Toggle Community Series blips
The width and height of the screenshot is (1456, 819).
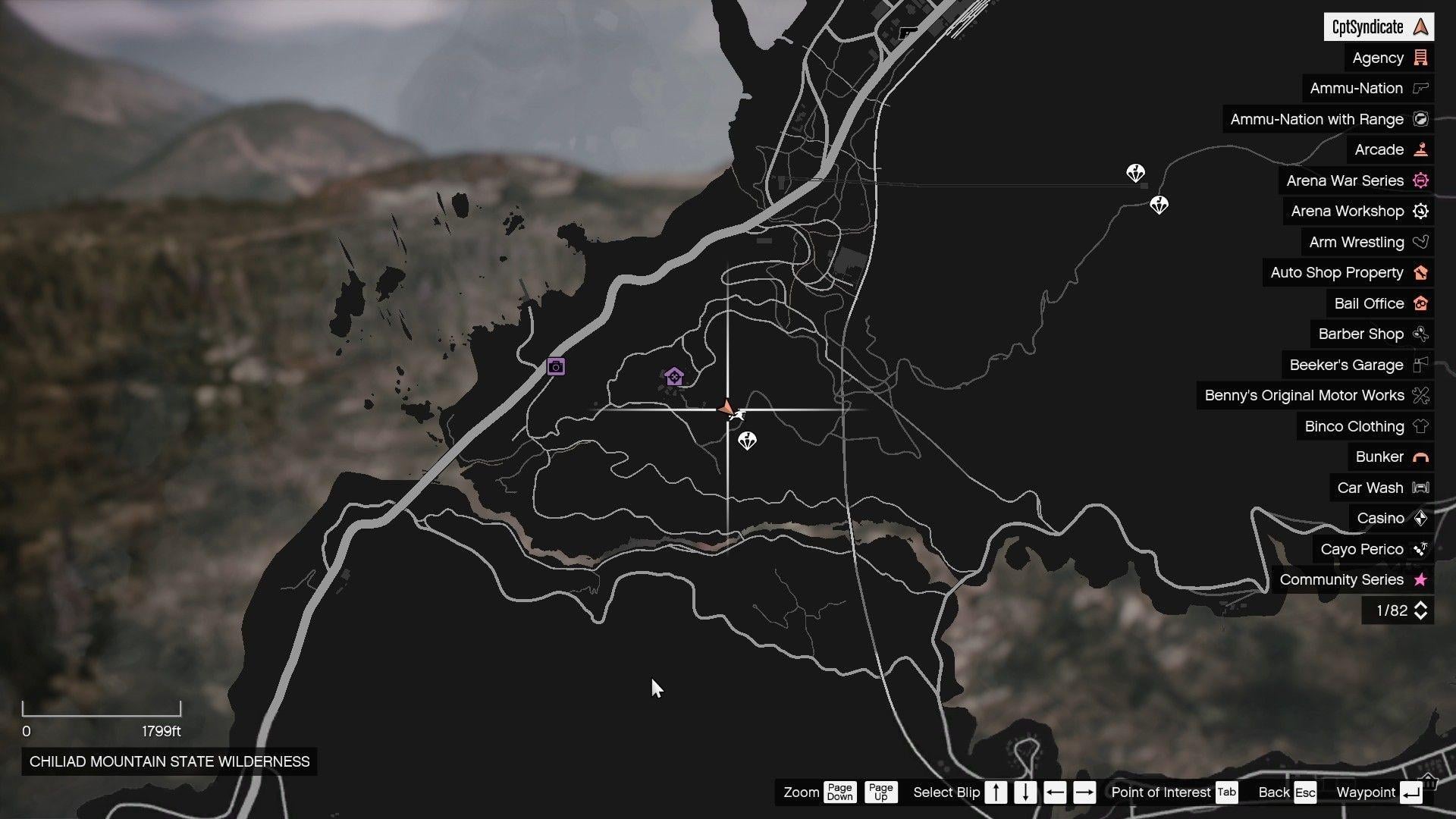pos(1420,579)
